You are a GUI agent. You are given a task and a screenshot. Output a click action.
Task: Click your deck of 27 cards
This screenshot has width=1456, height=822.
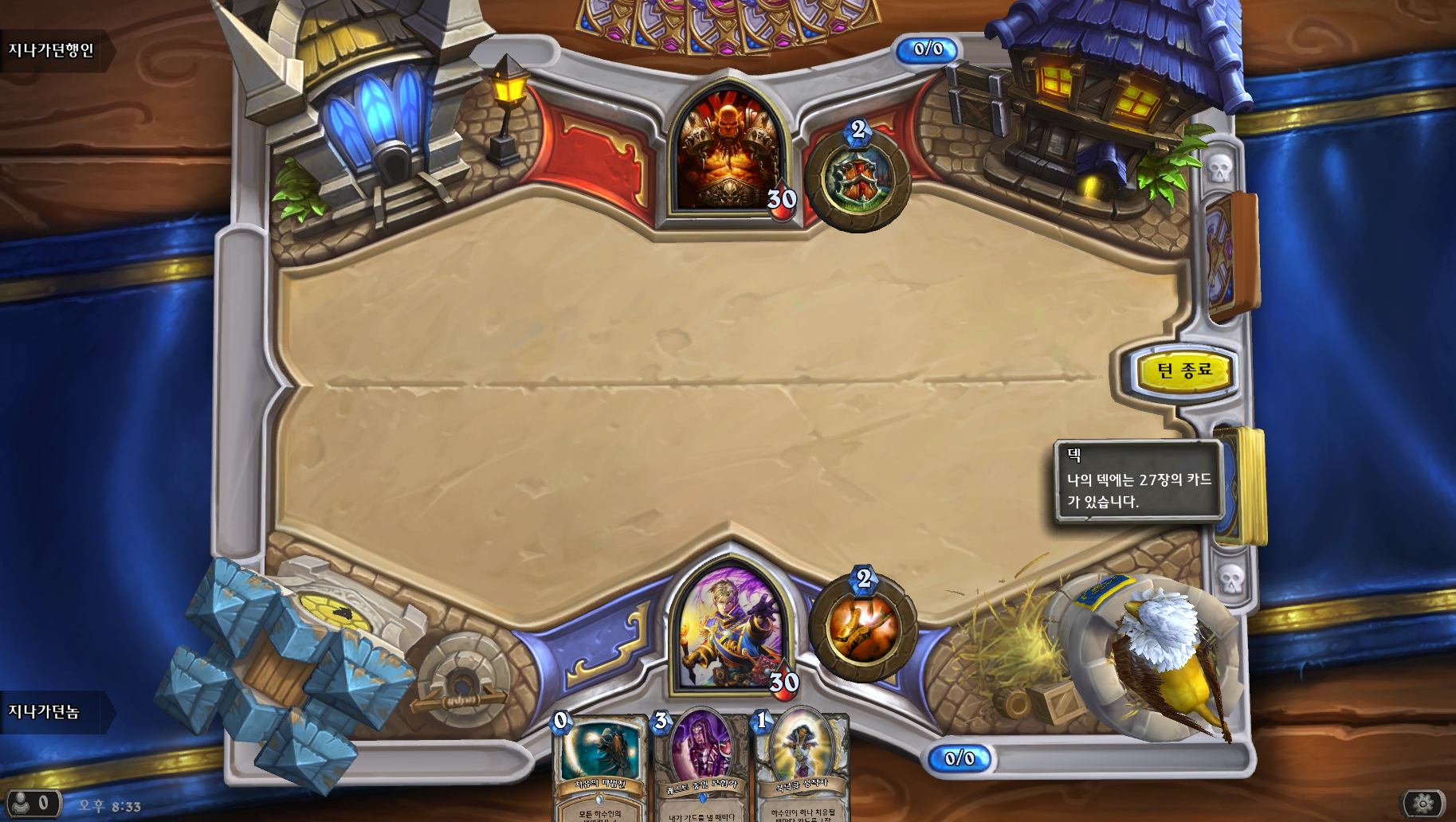1245,486
